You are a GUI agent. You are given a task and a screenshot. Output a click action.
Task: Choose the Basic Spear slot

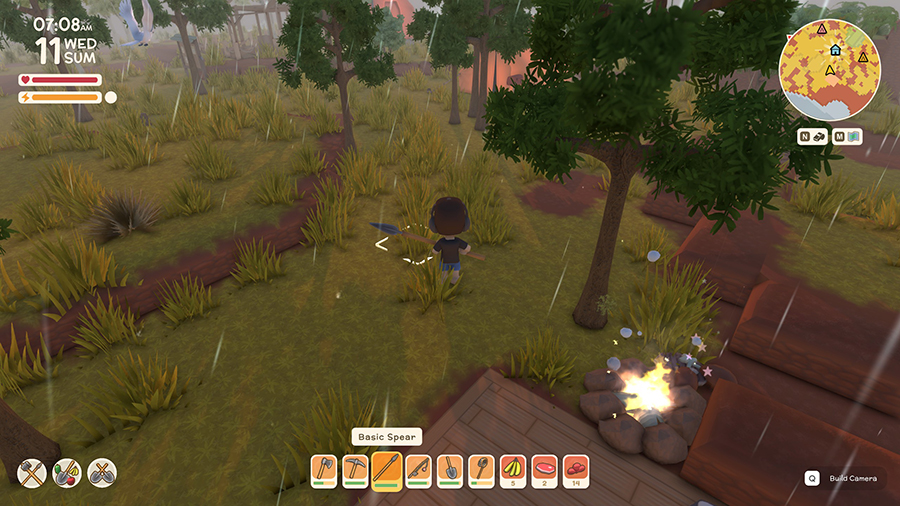386,469
